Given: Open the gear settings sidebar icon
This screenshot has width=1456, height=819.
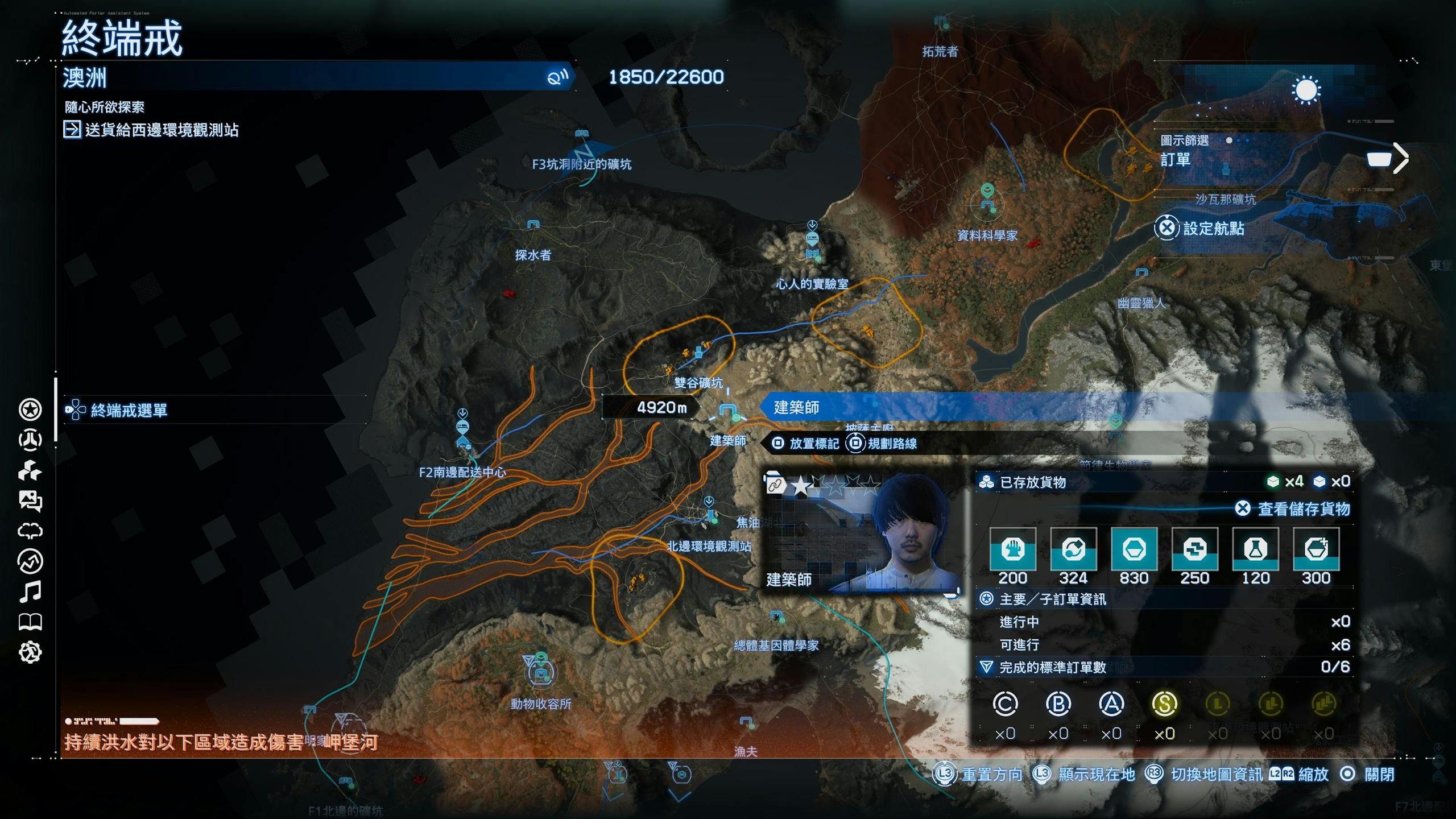Looking at the screenshot, I should point(30,652).
